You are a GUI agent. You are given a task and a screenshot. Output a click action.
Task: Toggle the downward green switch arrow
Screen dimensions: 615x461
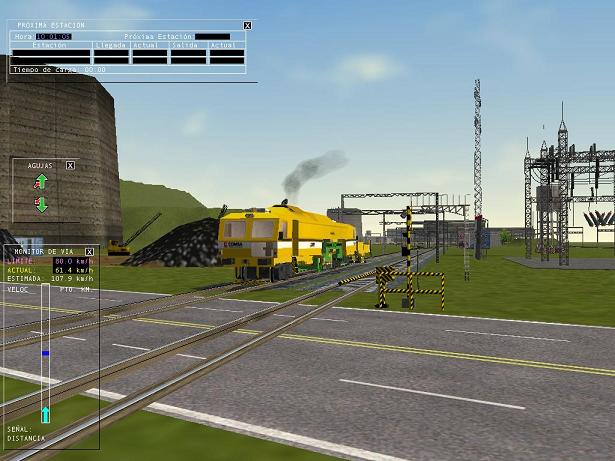[41, 204]
